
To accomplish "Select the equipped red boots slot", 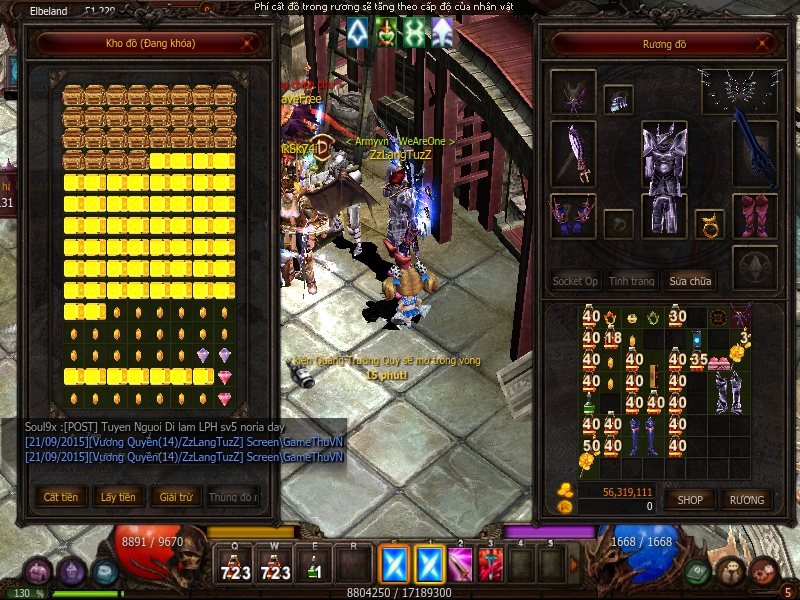I will coord(755,216).
